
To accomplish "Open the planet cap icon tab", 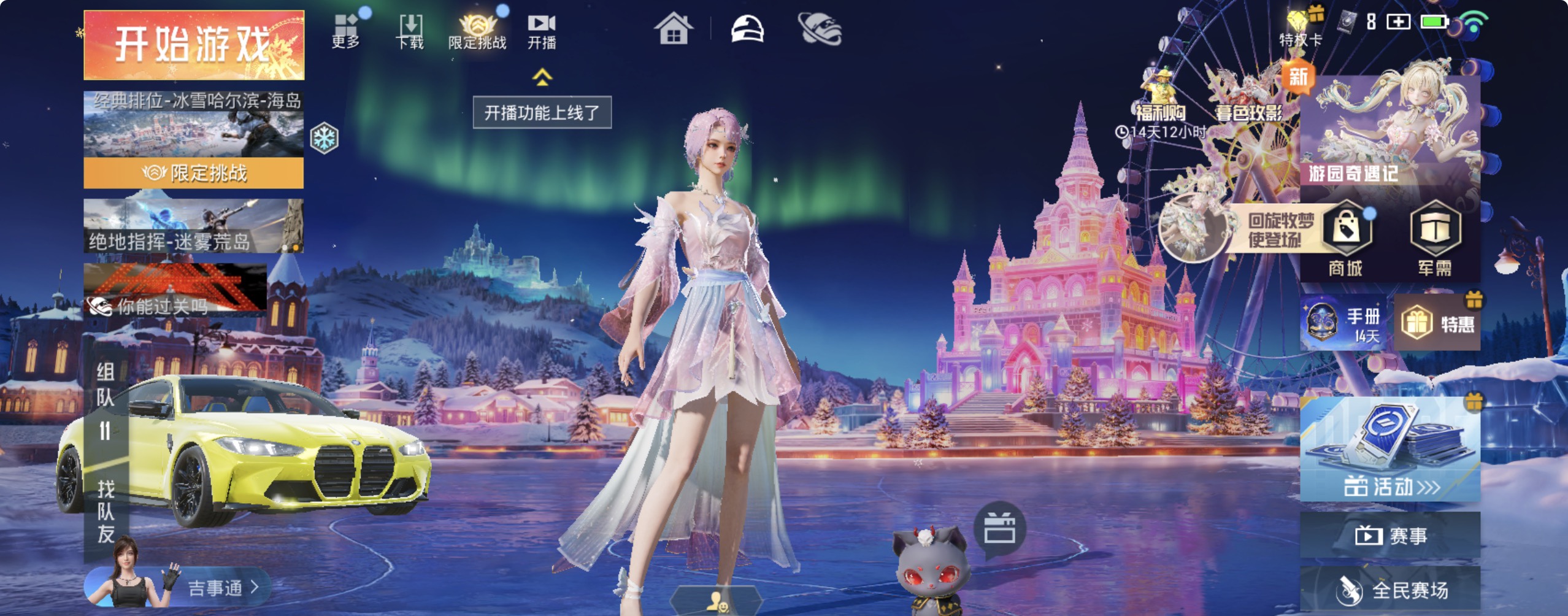I will [x=820, y=29].
